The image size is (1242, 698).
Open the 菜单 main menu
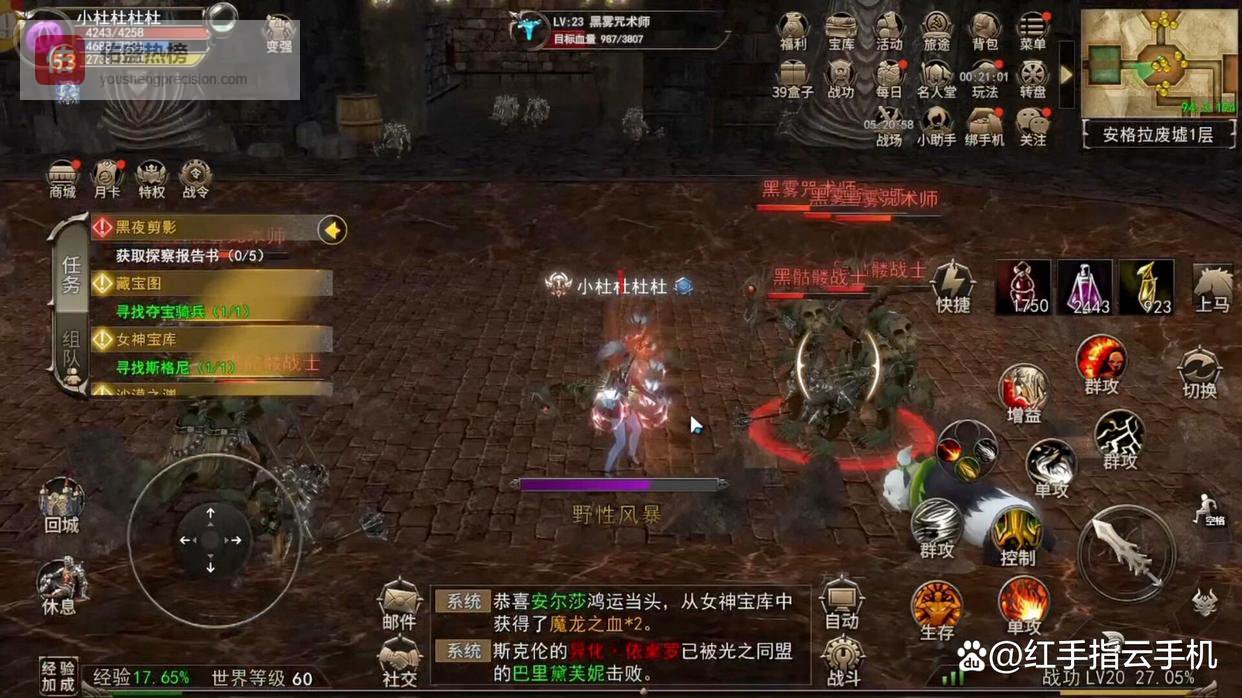click(1032, 30)
